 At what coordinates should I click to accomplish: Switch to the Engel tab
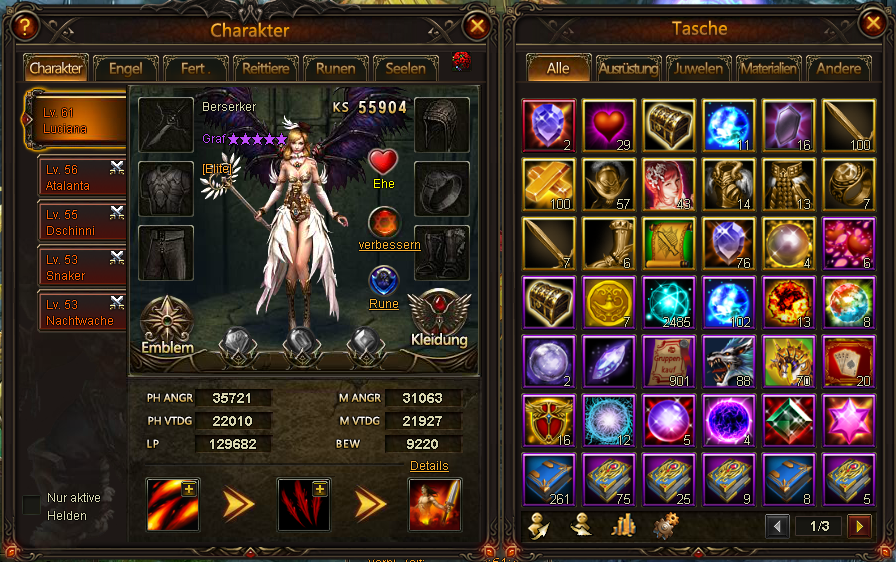pyautogui.click(x=126, y=69)
